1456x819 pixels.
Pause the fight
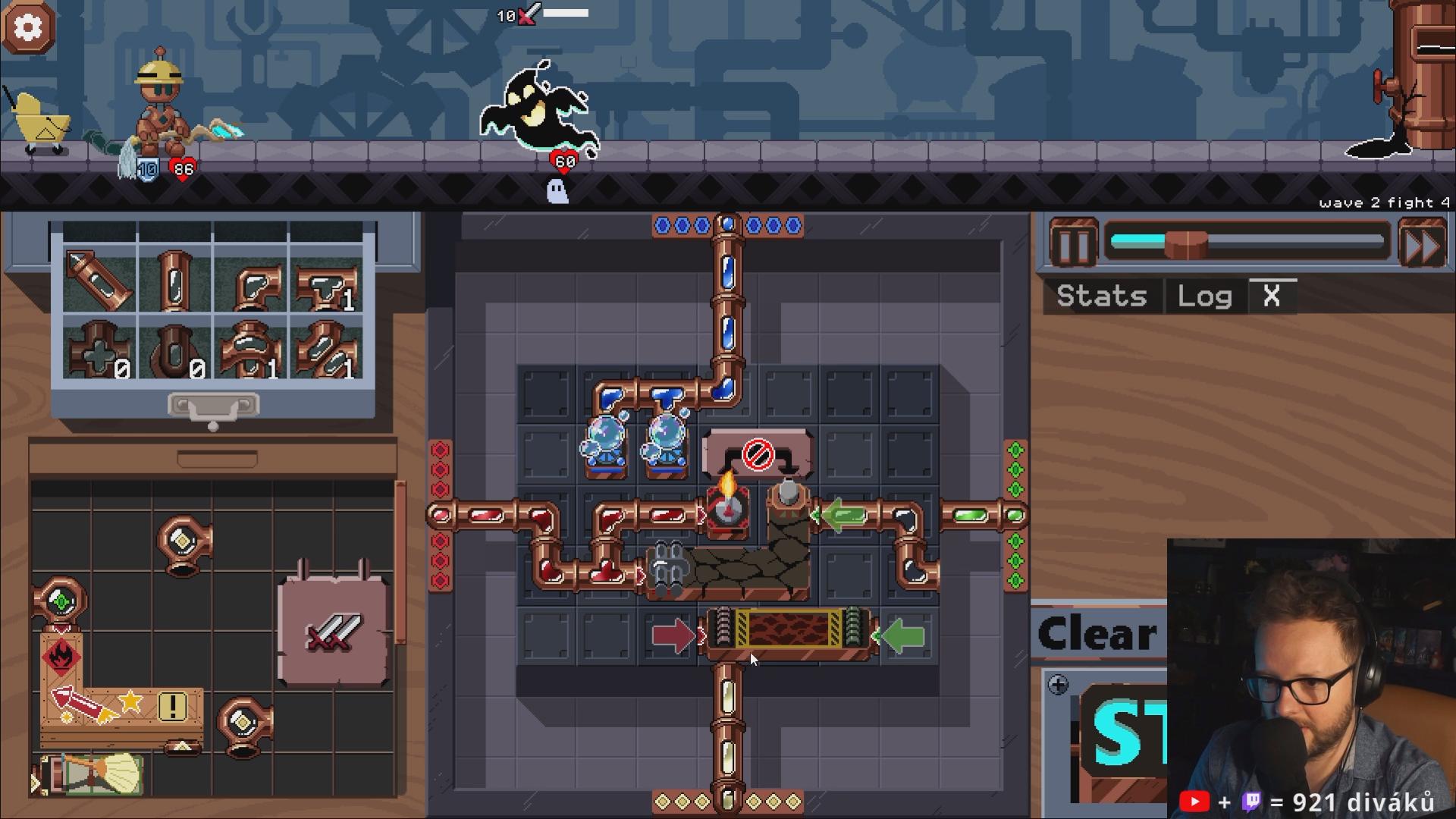(1073, 244)
